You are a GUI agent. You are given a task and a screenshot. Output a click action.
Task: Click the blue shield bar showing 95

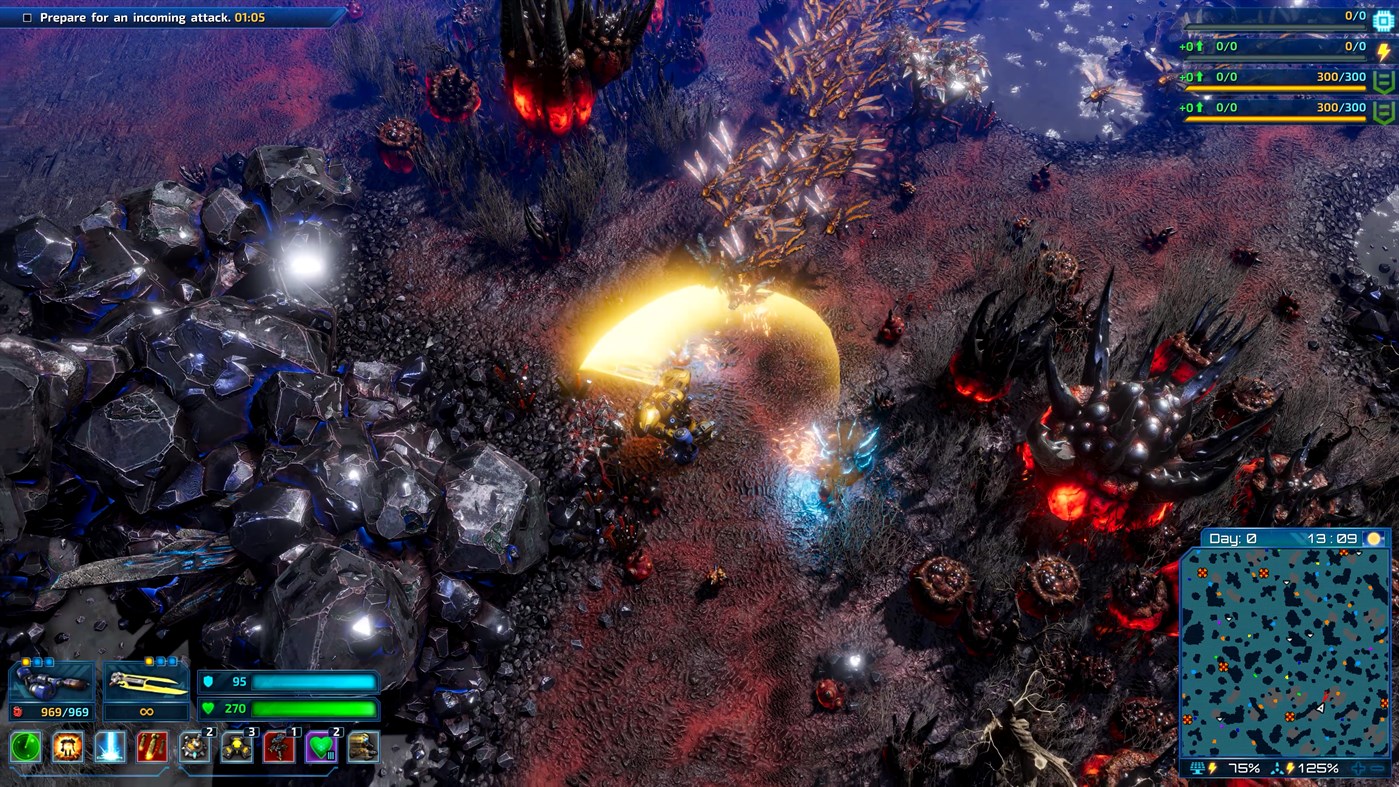(x=290, y=681)
